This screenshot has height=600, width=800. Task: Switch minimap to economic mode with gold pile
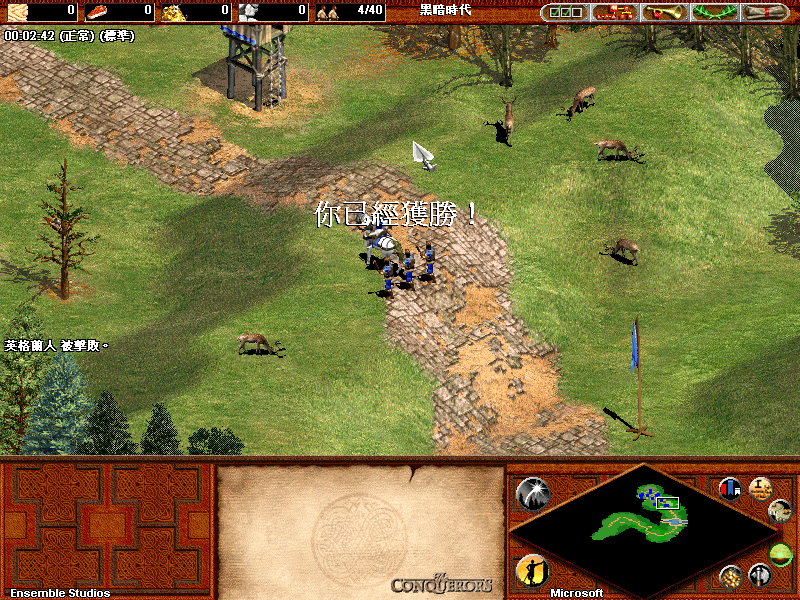pyautogui.click(x=731, y=576)
